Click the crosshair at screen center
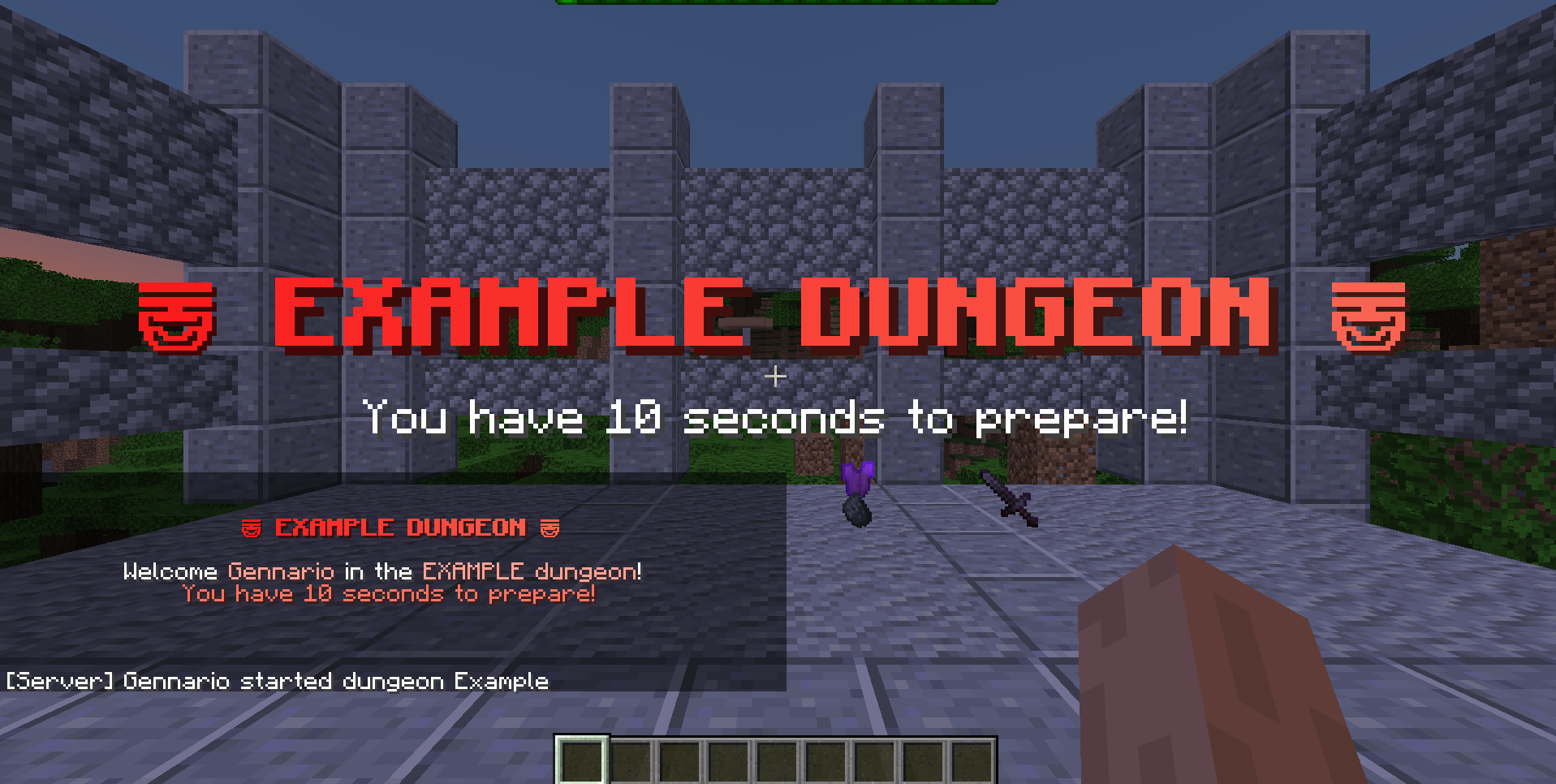Screen dimensions: 1556x784 pyautogui.click(x=775, y=377)
